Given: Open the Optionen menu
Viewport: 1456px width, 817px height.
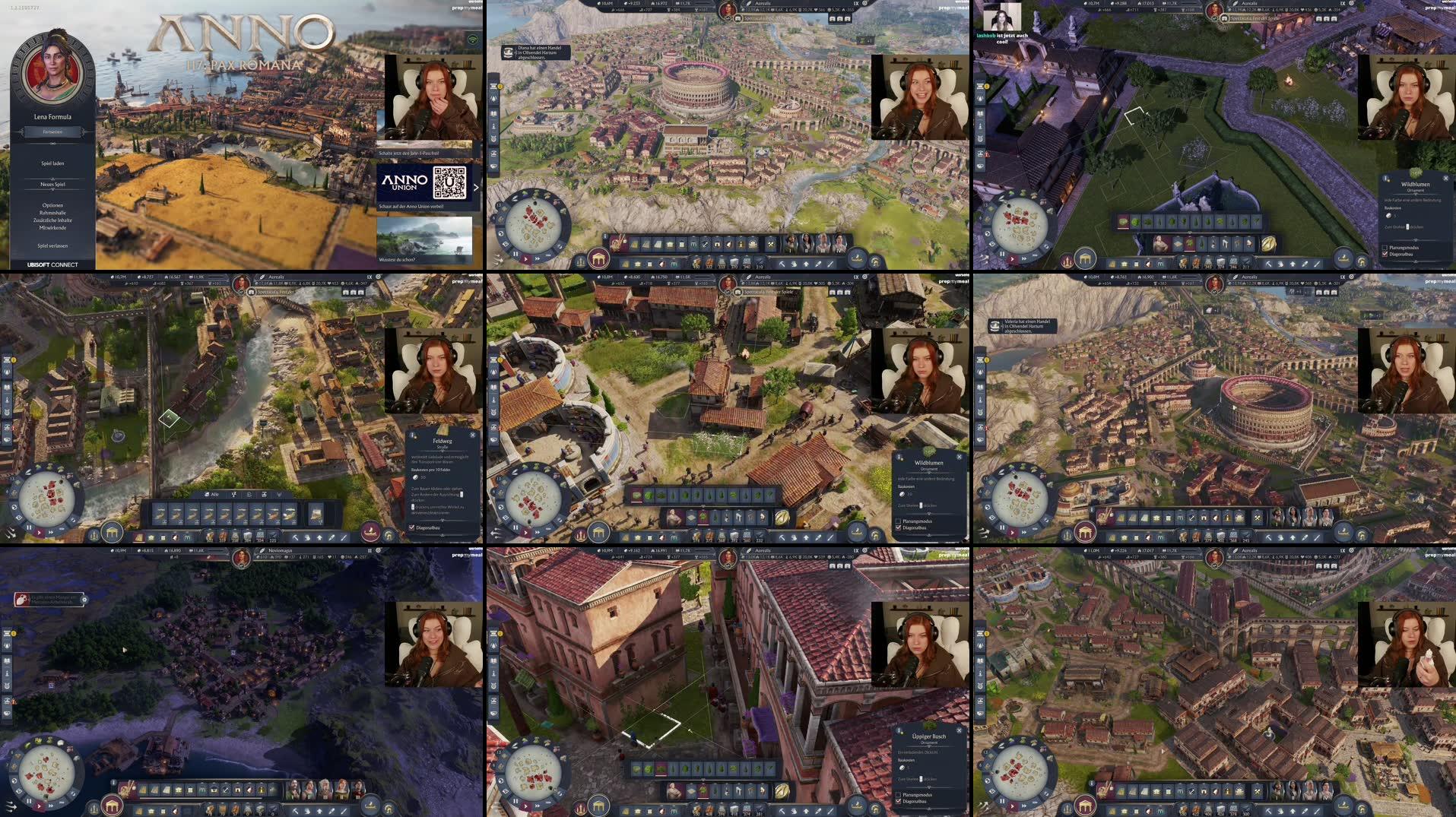Looking at the screenshot, I should (52, 205).
